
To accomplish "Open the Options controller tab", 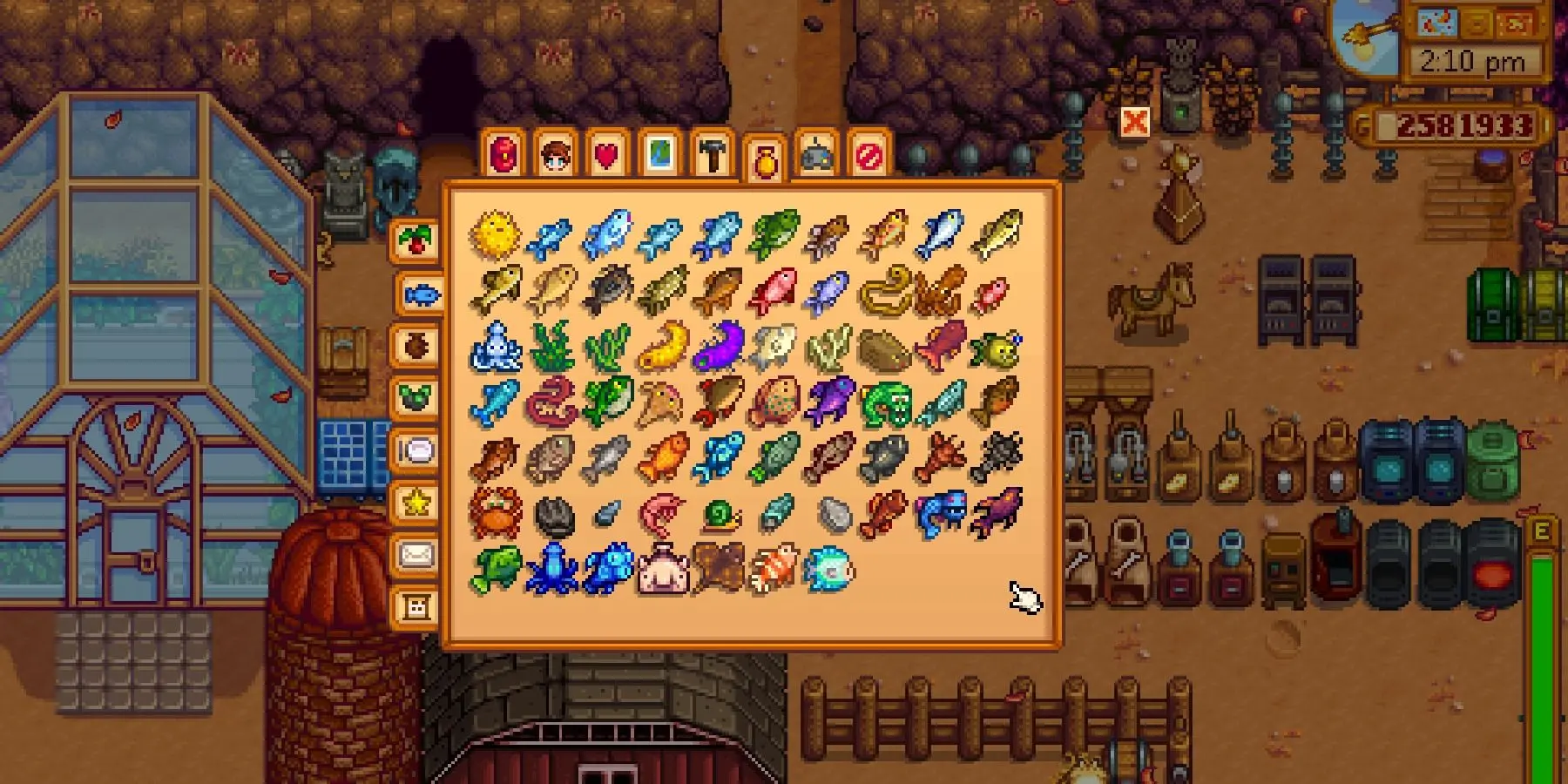I will [819, 156].
